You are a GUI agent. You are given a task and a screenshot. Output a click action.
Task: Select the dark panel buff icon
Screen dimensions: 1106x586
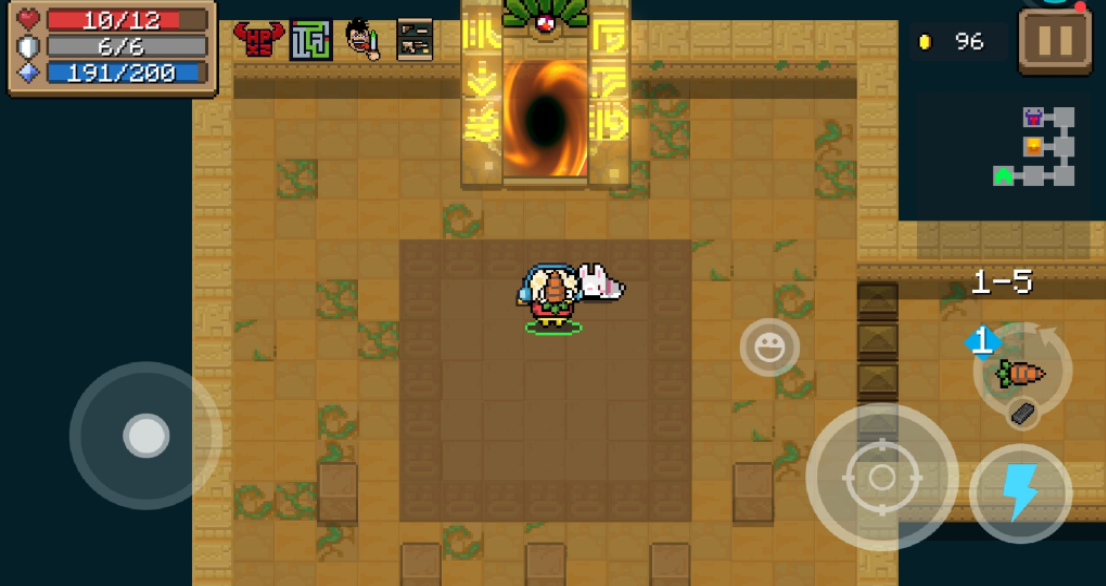414,40
